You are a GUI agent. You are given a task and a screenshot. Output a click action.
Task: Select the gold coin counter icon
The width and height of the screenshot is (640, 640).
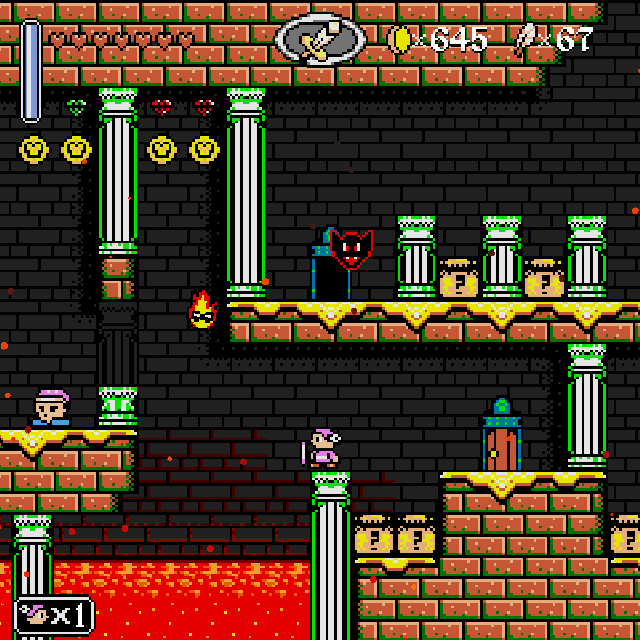pyautogui.click(x=400, y=40)
